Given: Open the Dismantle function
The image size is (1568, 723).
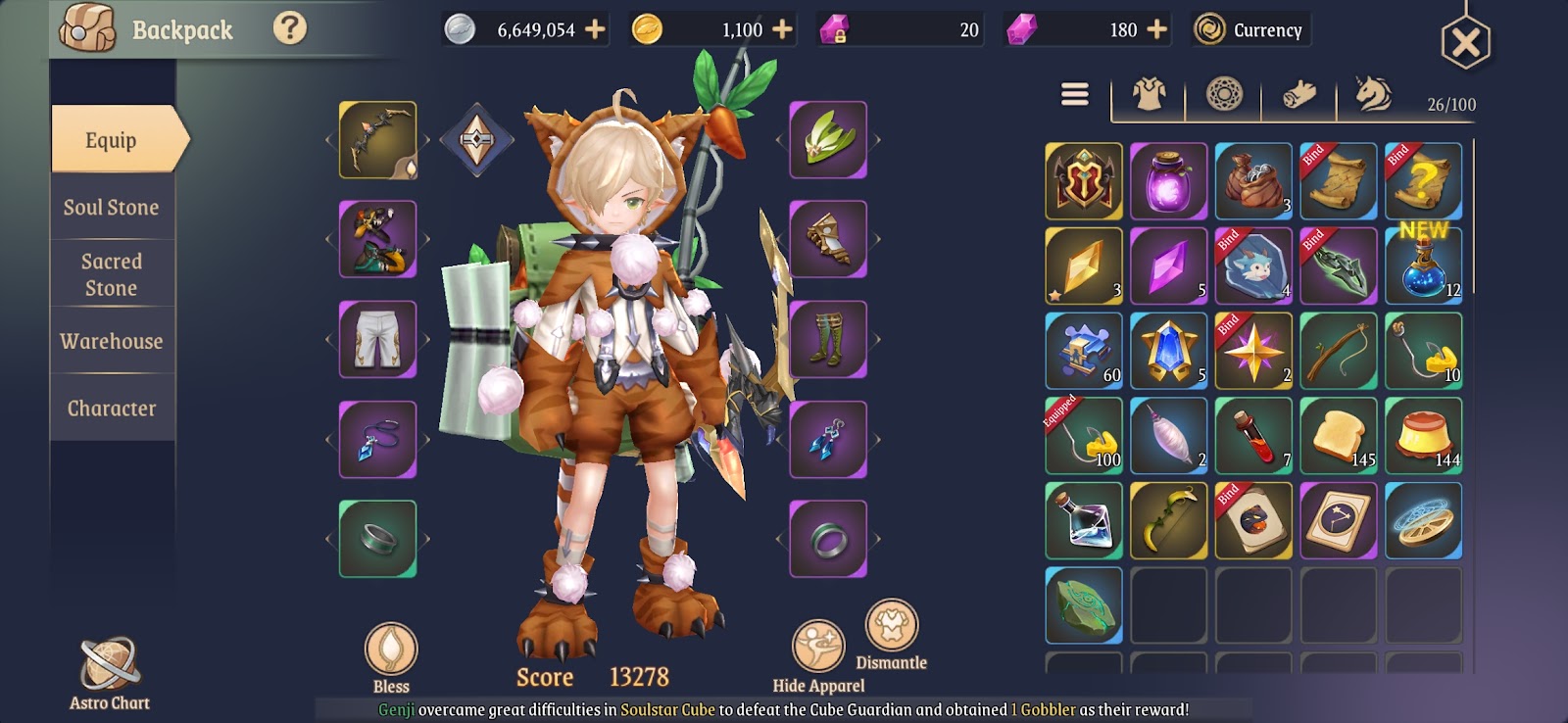Looking at the screenshot, I should (x=891, y=633).
